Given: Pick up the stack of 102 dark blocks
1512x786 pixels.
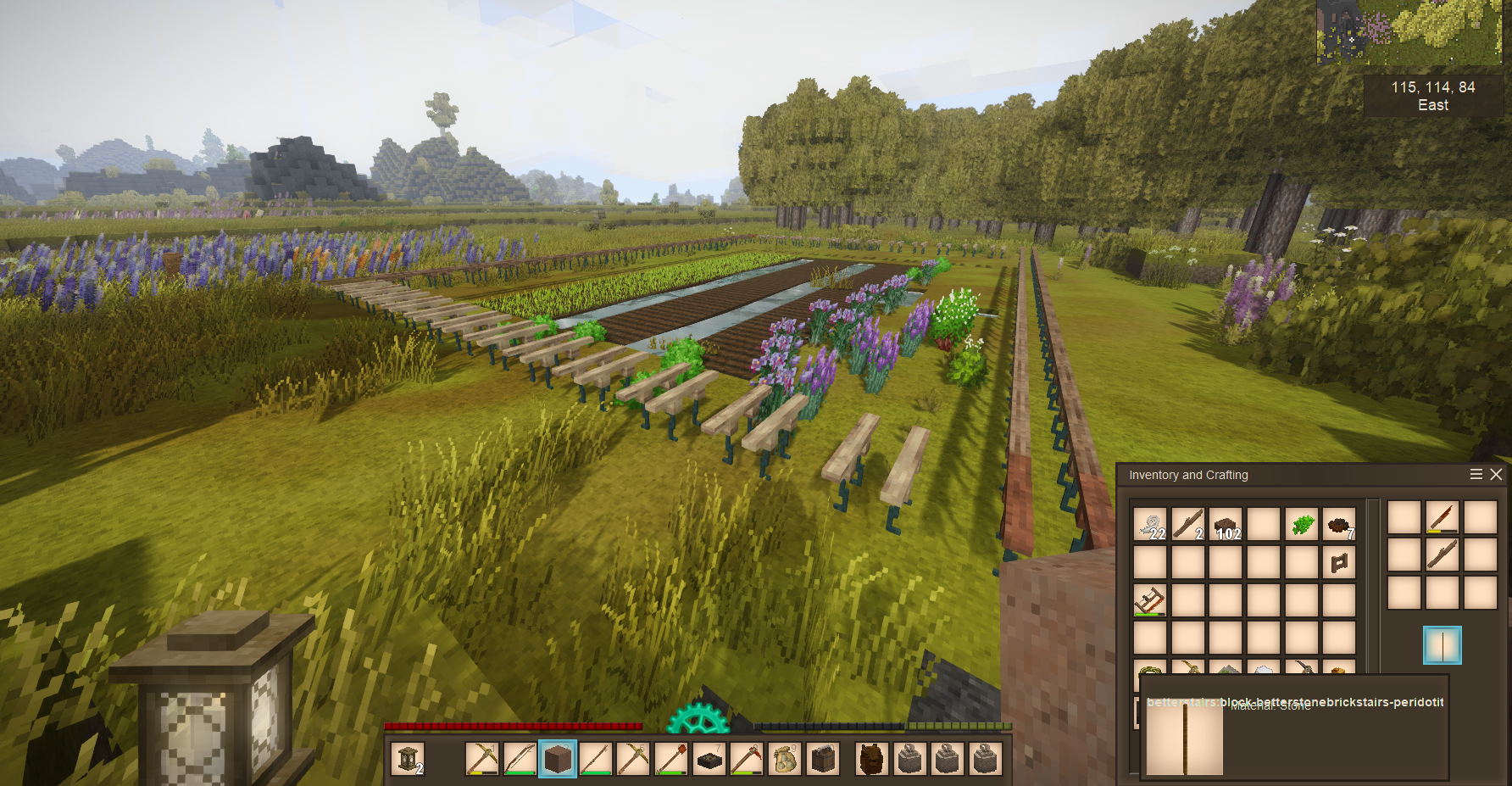Looking at the screenshot, I should 1226,525.
